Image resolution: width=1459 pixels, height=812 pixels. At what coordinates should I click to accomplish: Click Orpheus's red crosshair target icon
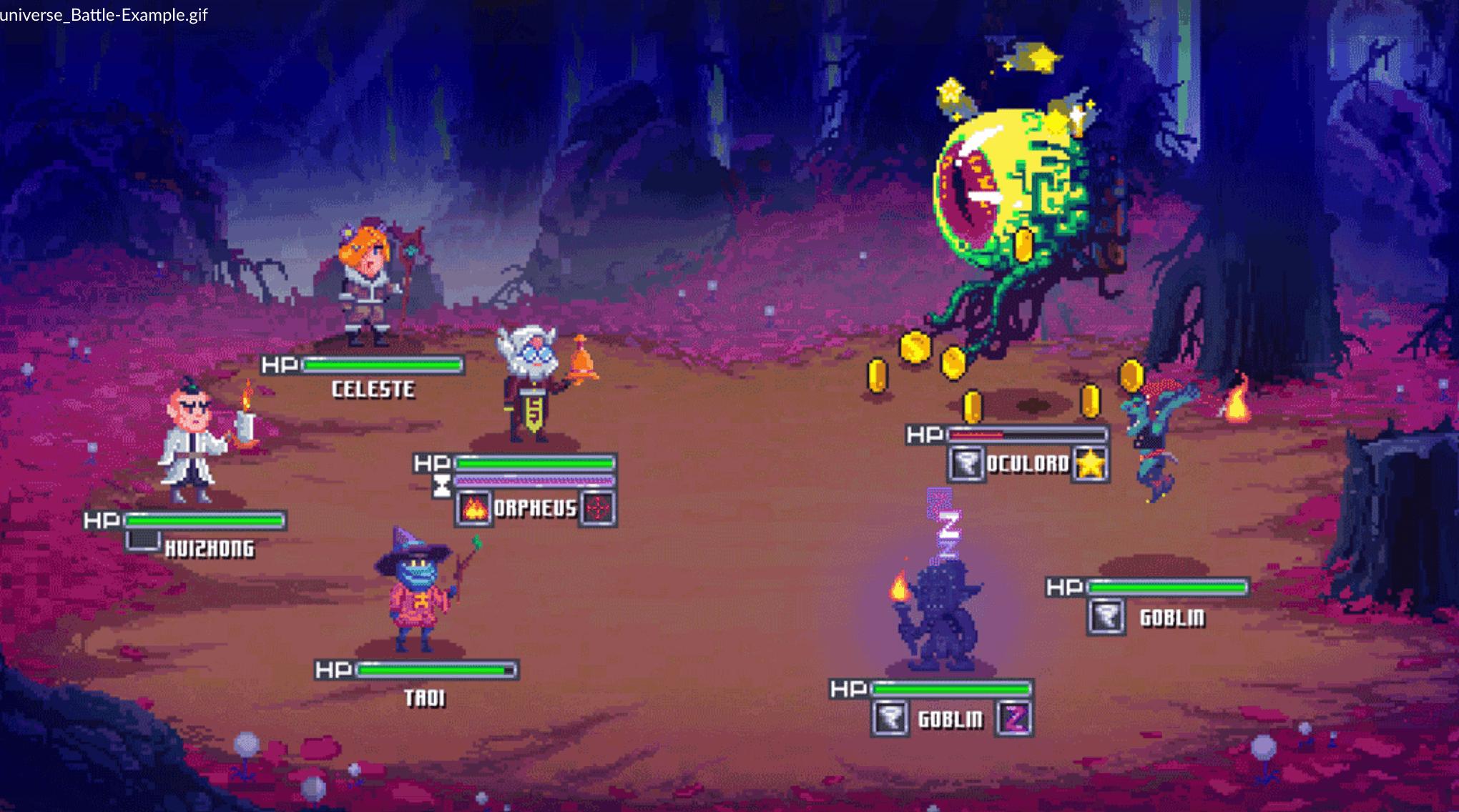pos(598,509)
